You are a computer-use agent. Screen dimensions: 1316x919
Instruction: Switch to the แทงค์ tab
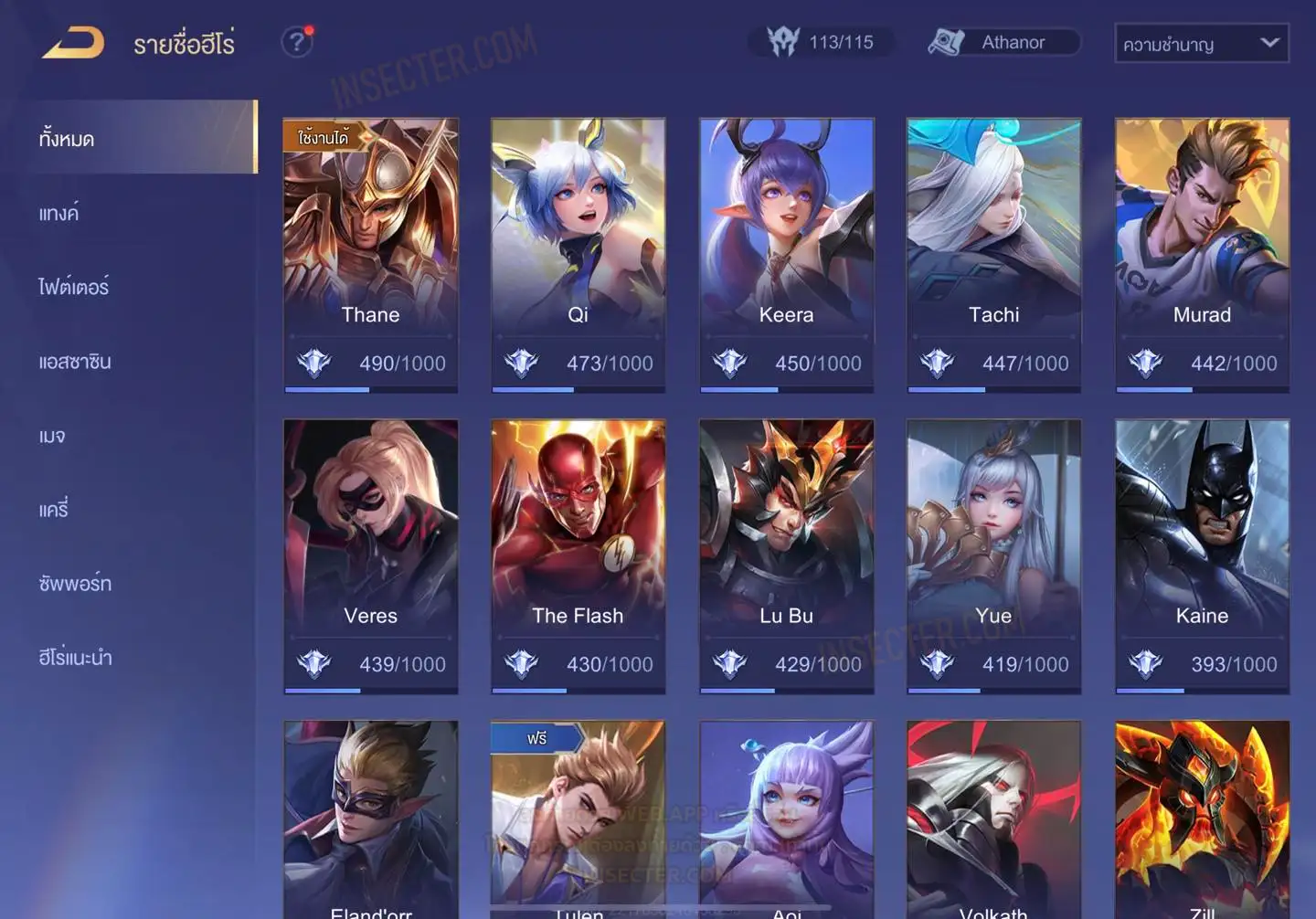[59, 213]
